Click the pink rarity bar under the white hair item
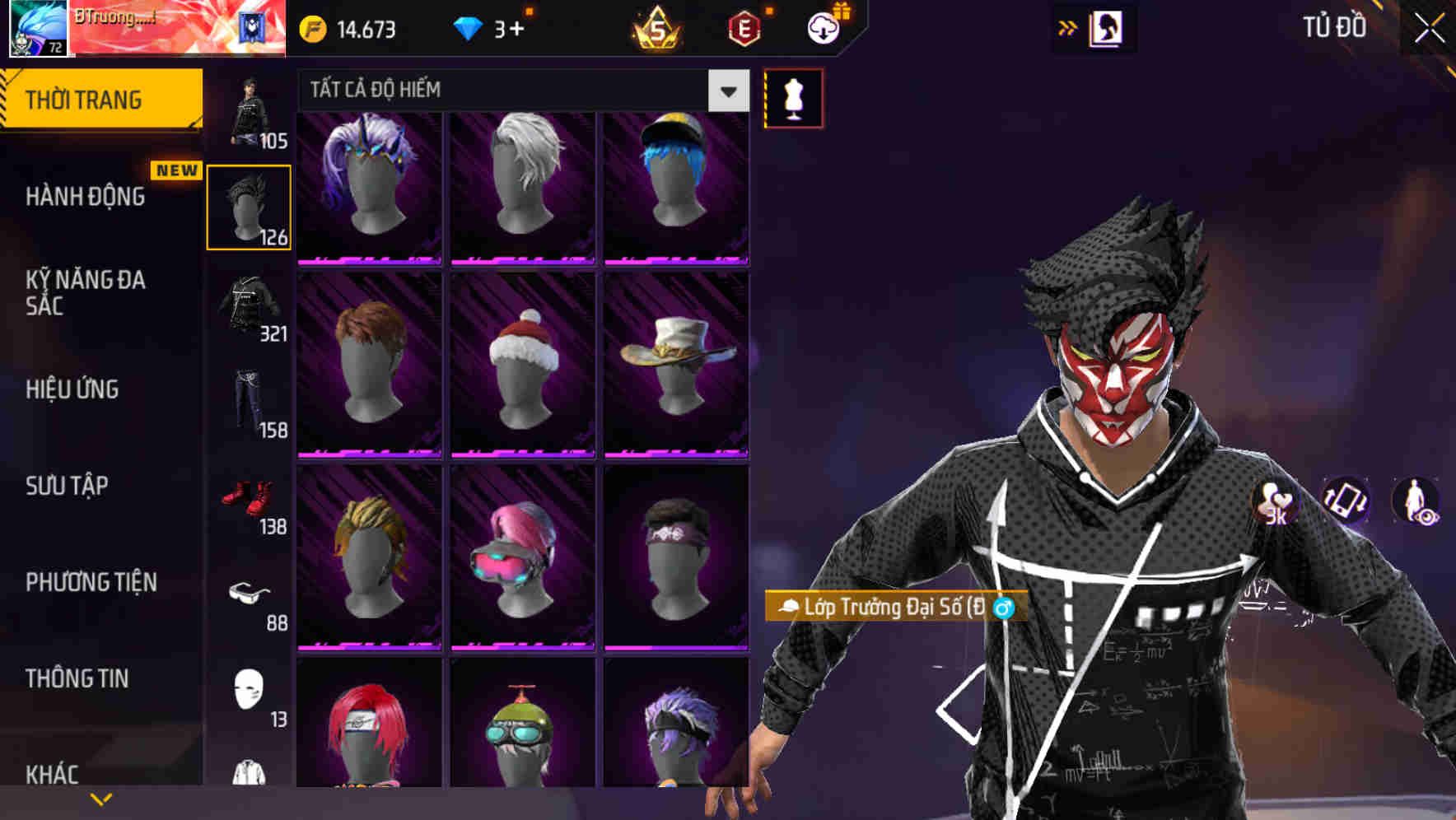The image size is (1456, 820). click(x=522, y=259)
